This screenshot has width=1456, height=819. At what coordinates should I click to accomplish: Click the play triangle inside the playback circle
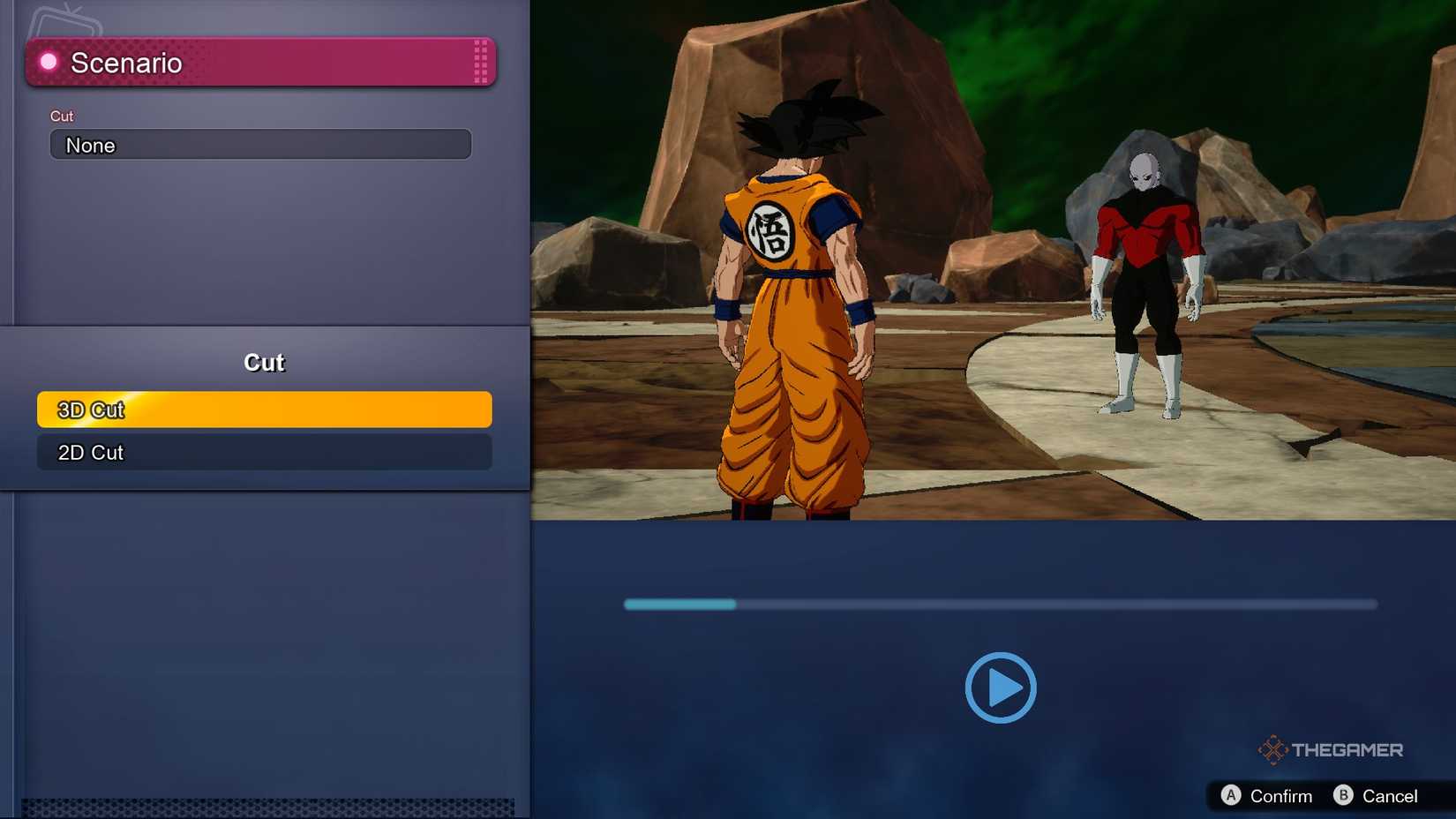(x=1002, y=688)
